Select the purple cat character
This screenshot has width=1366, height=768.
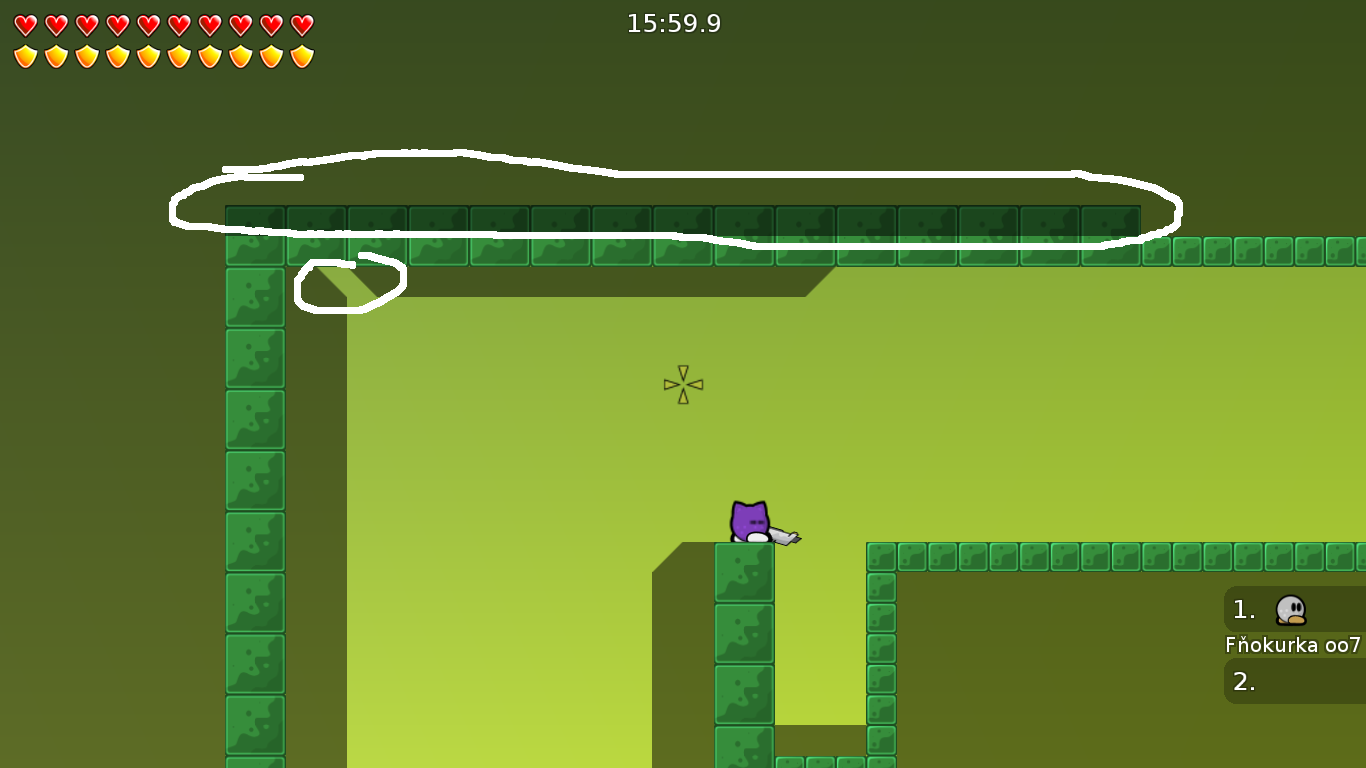click(748, 520)
